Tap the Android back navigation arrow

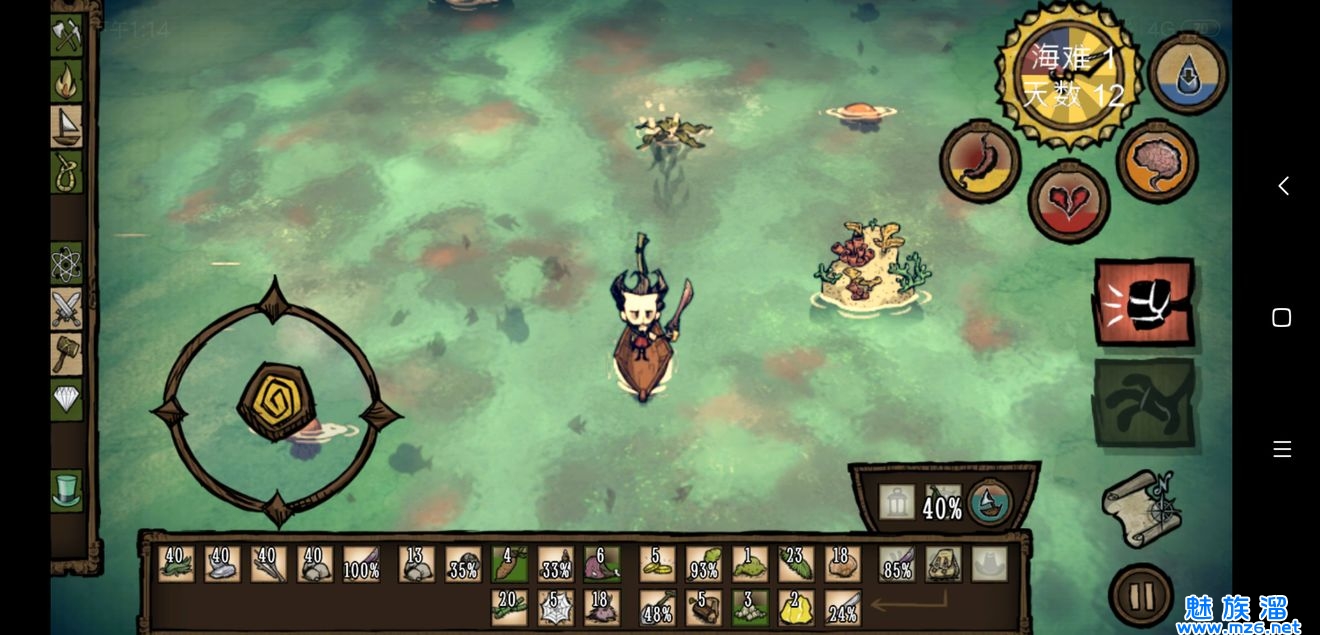(x=1283, y=186)
